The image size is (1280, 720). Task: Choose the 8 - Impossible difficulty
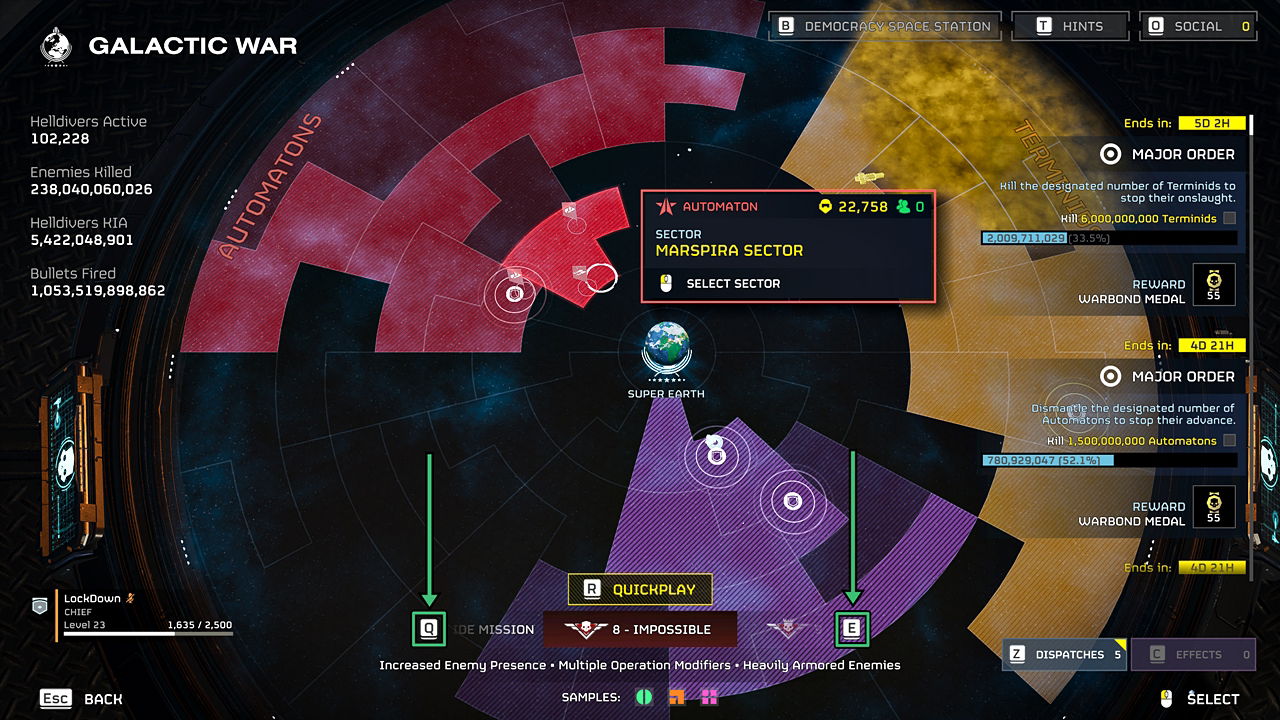[640, 630]
